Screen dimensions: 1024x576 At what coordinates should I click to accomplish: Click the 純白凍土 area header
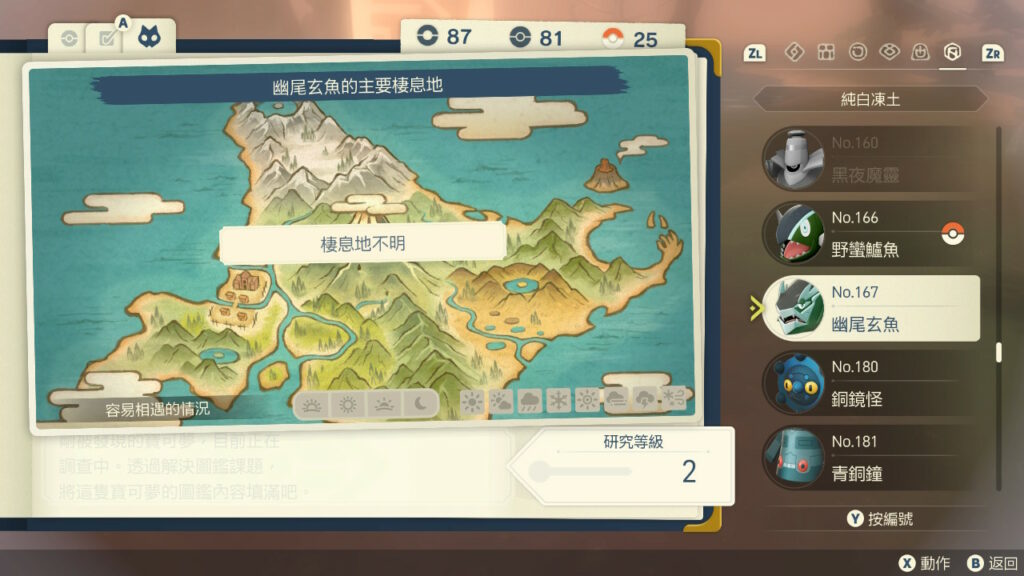tap(869, 100)
